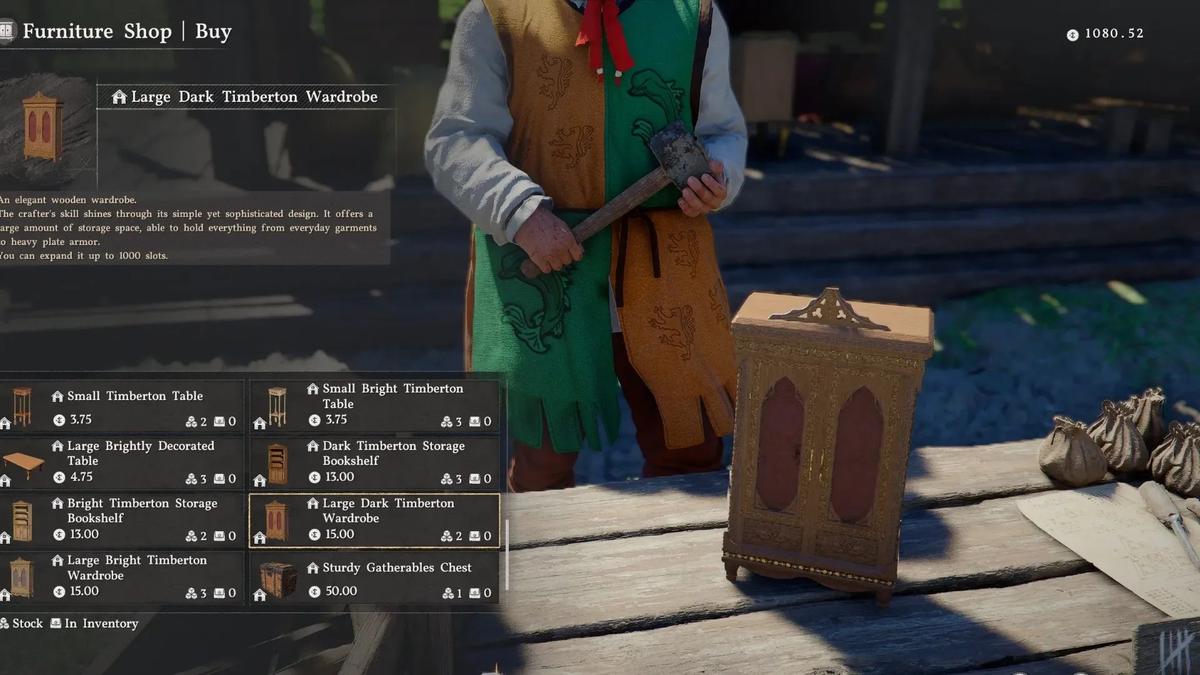Choose the Small Bright Timberton Table
The height and width of the screenshot is (675, 1200).
[374, 405]
